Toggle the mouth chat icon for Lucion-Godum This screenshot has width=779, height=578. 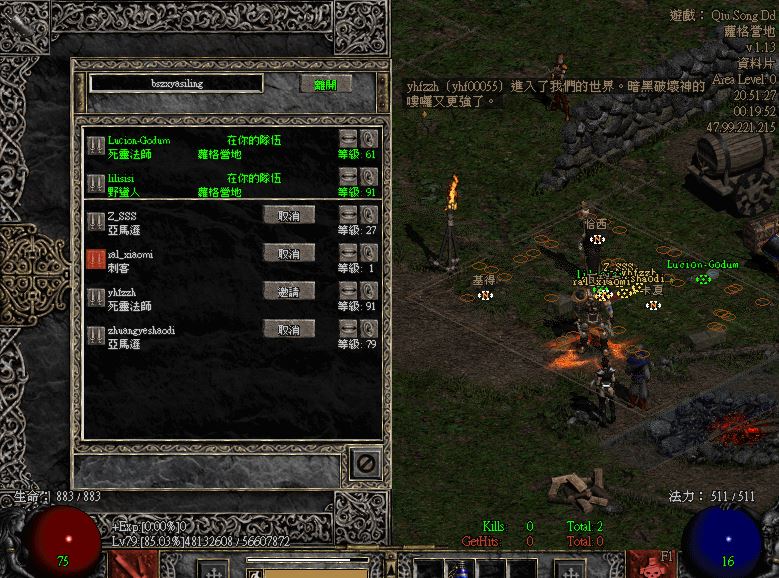click(348, 139)
